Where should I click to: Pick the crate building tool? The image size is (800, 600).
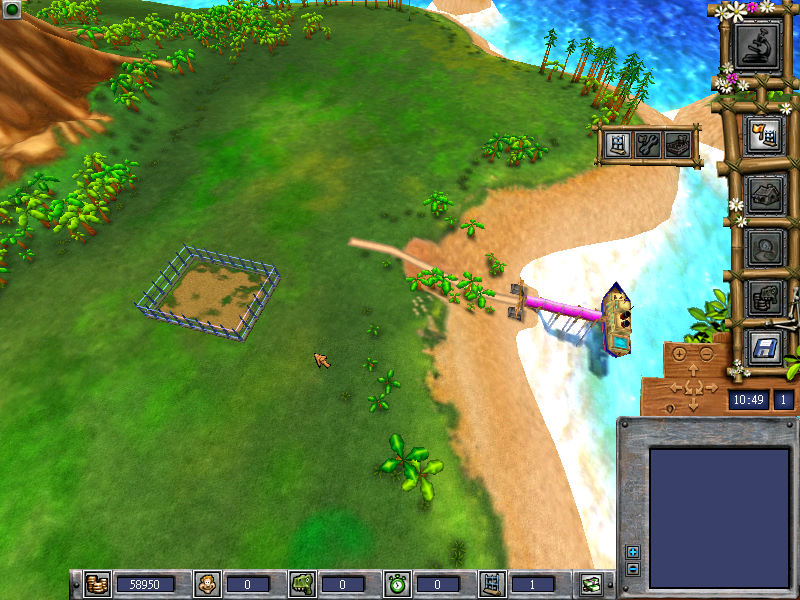(x=679, y=145)
